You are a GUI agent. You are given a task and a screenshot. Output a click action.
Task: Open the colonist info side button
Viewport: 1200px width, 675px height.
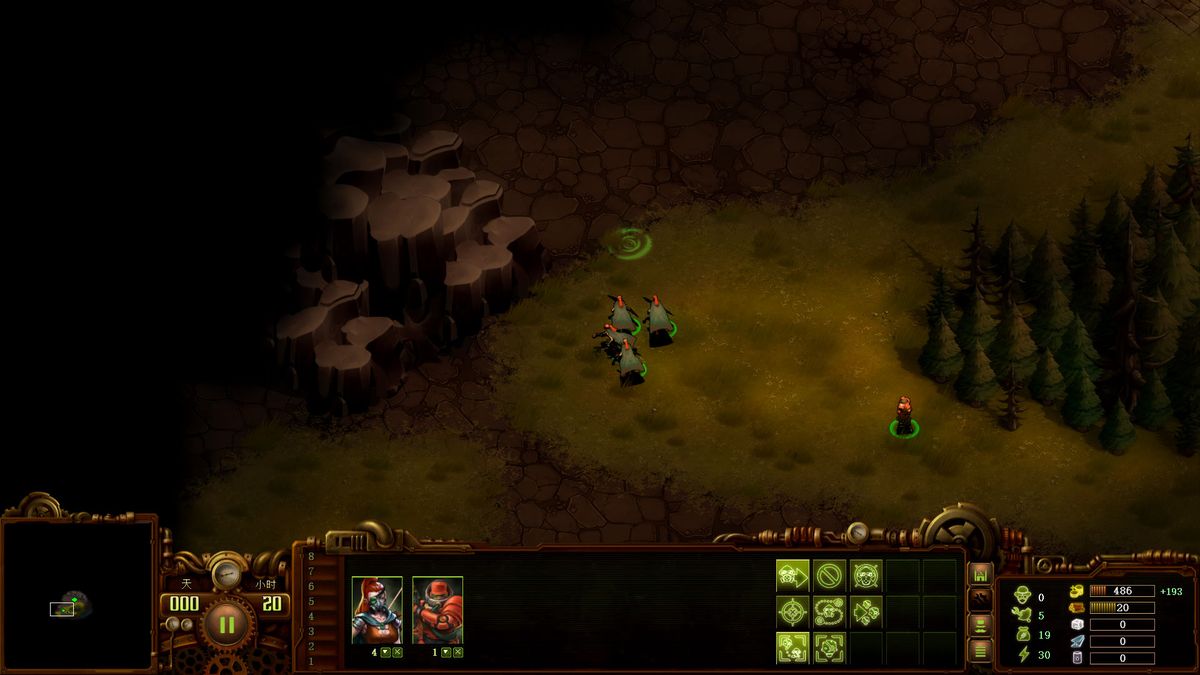(981, 626)
